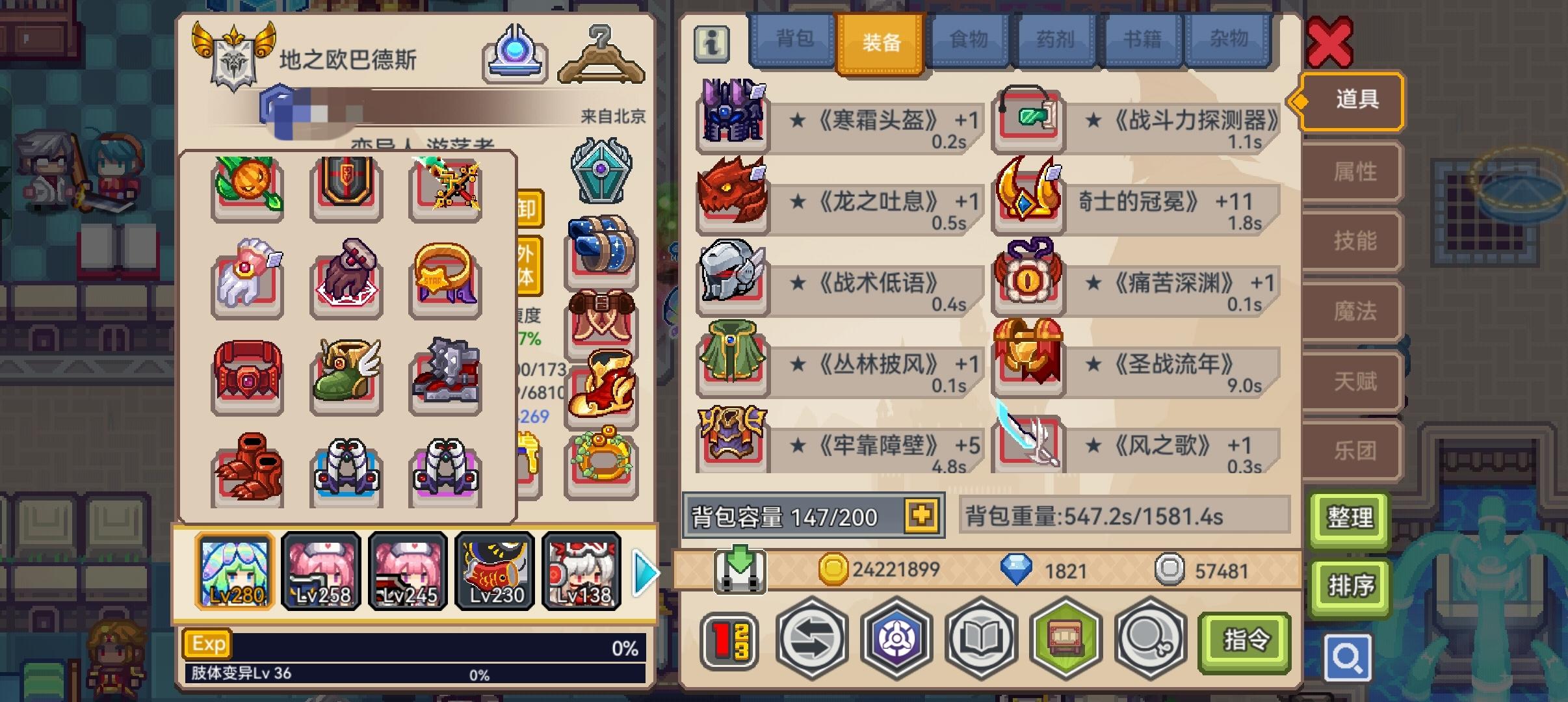Screen dimensions: 1568x702
Task: Open the info 'i' icon above the tabs
Action: click(x=711, y=45)
